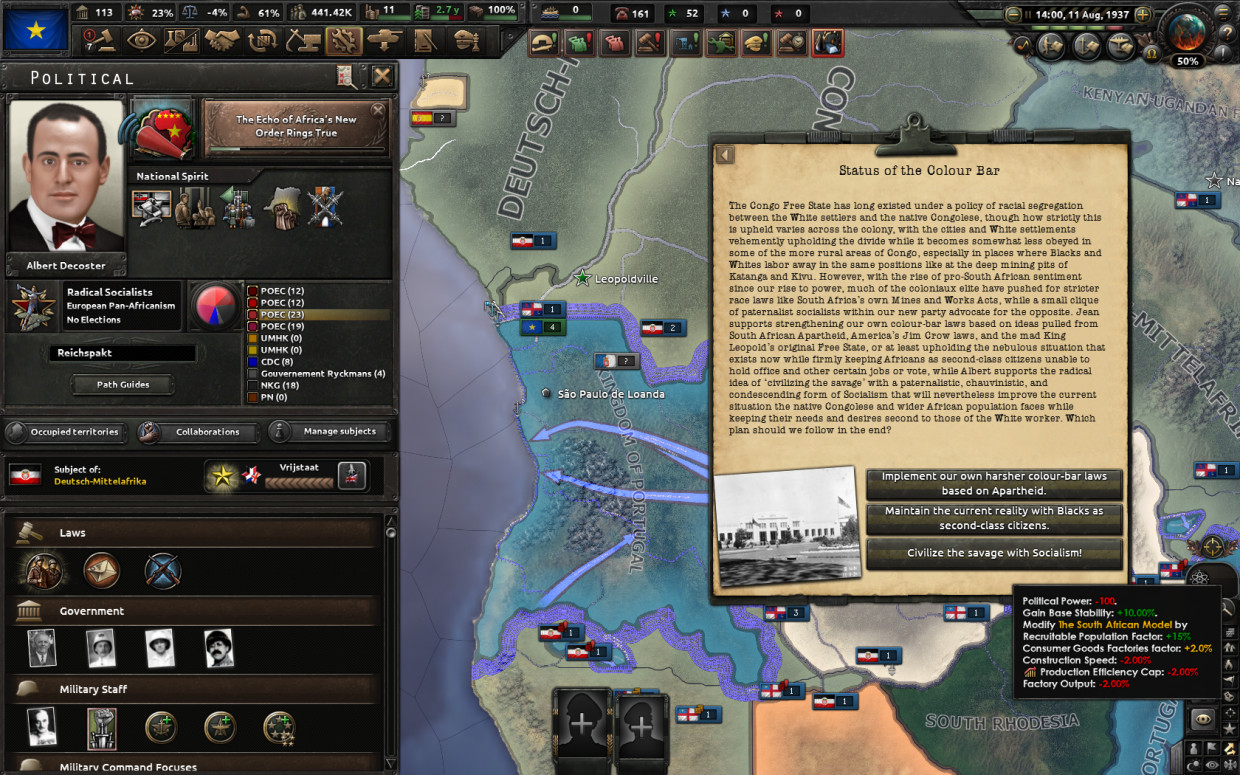Image resolution: width=1240 pixels, height=775 pixels.
Task: Close the Political panel
Action: pyautogui.click(x=382, y=77)
